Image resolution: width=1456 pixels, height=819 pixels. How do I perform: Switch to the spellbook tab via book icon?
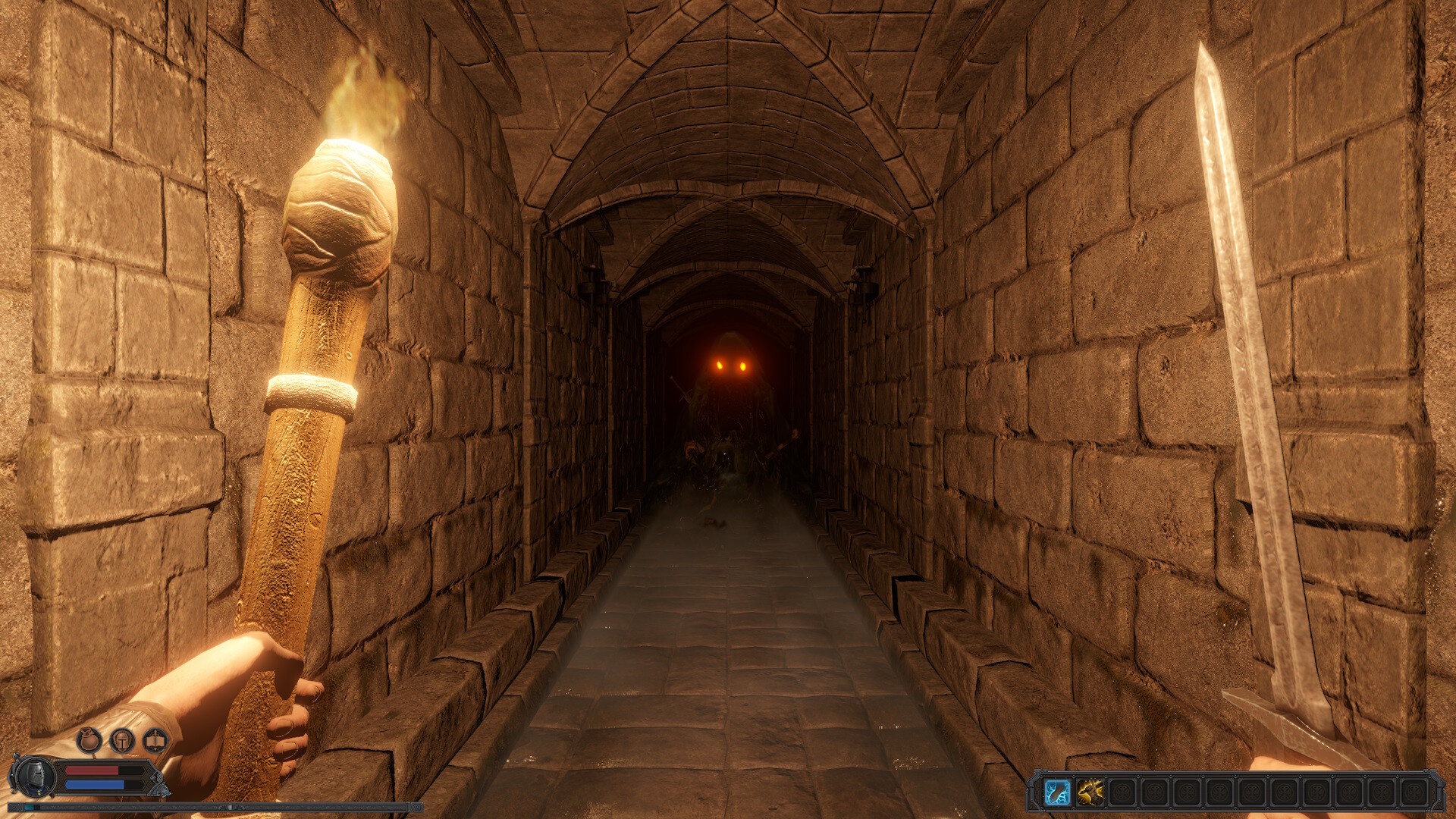155,741
